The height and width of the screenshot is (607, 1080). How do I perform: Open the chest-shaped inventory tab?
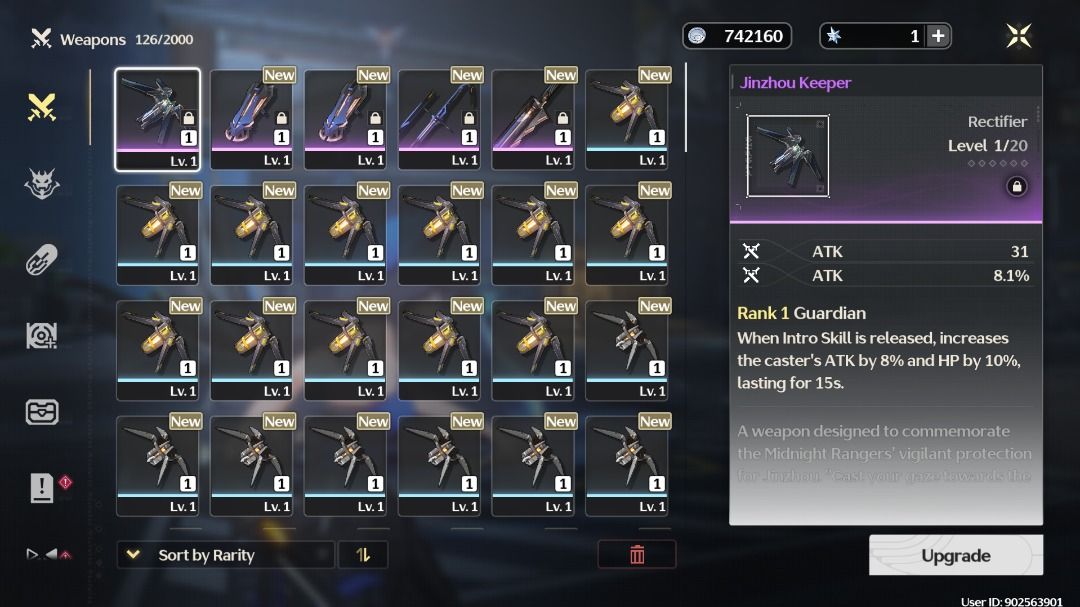[42, 412]
